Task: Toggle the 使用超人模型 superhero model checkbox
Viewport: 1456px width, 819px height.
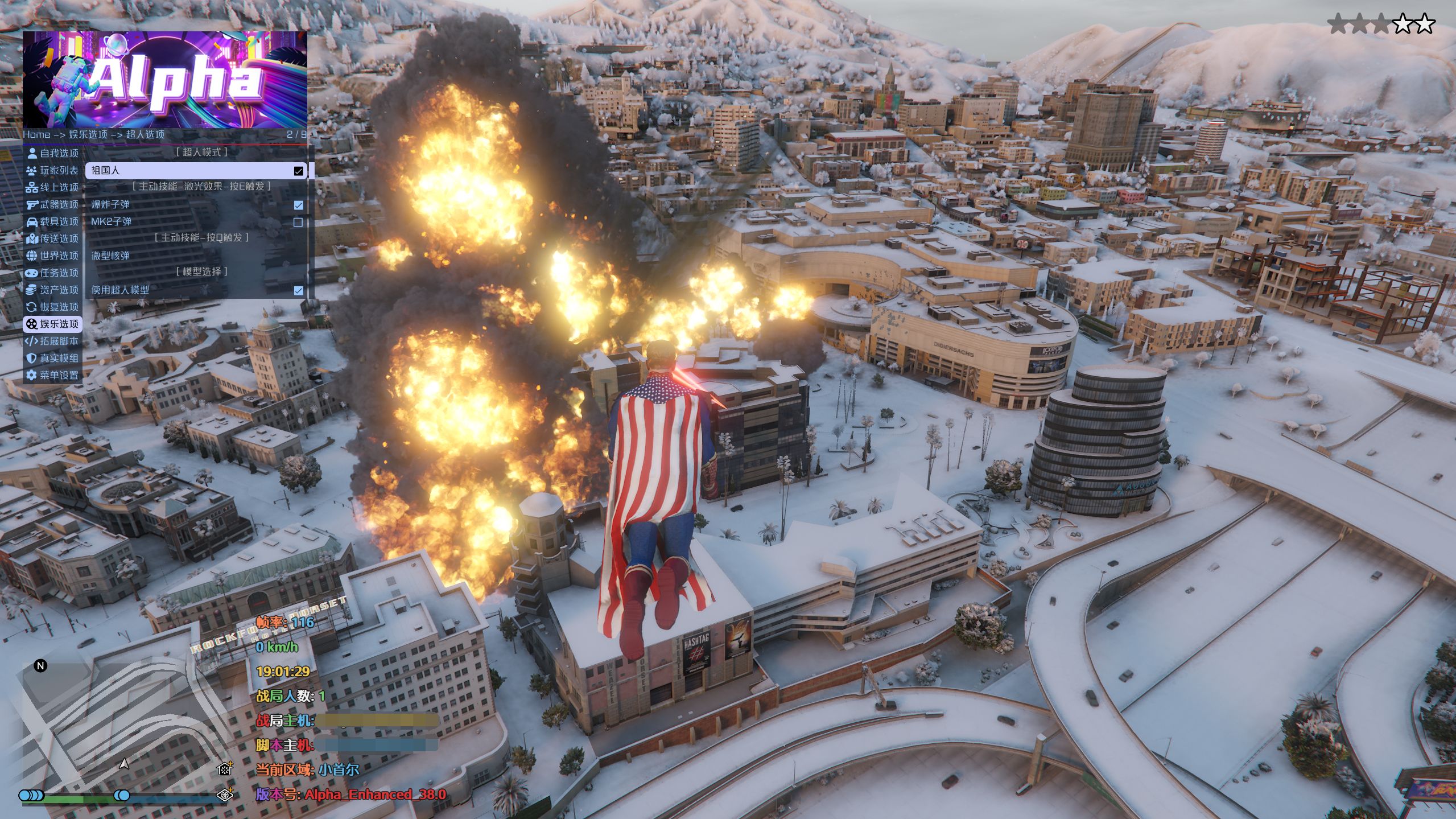Action: 298,290
